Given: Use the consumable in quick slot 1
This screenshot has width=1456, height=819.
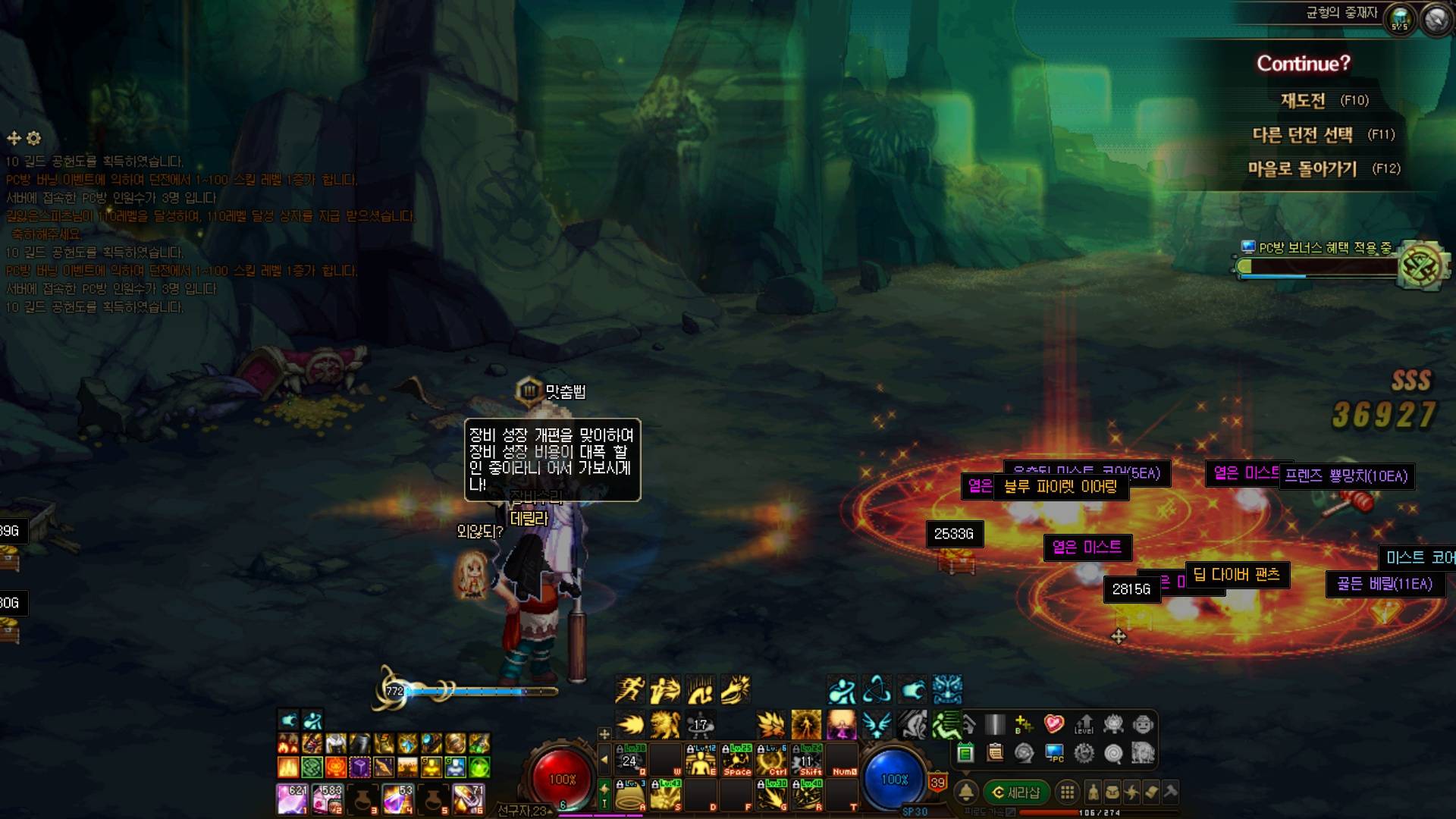Looking at the screenshot, I should 291,799.
